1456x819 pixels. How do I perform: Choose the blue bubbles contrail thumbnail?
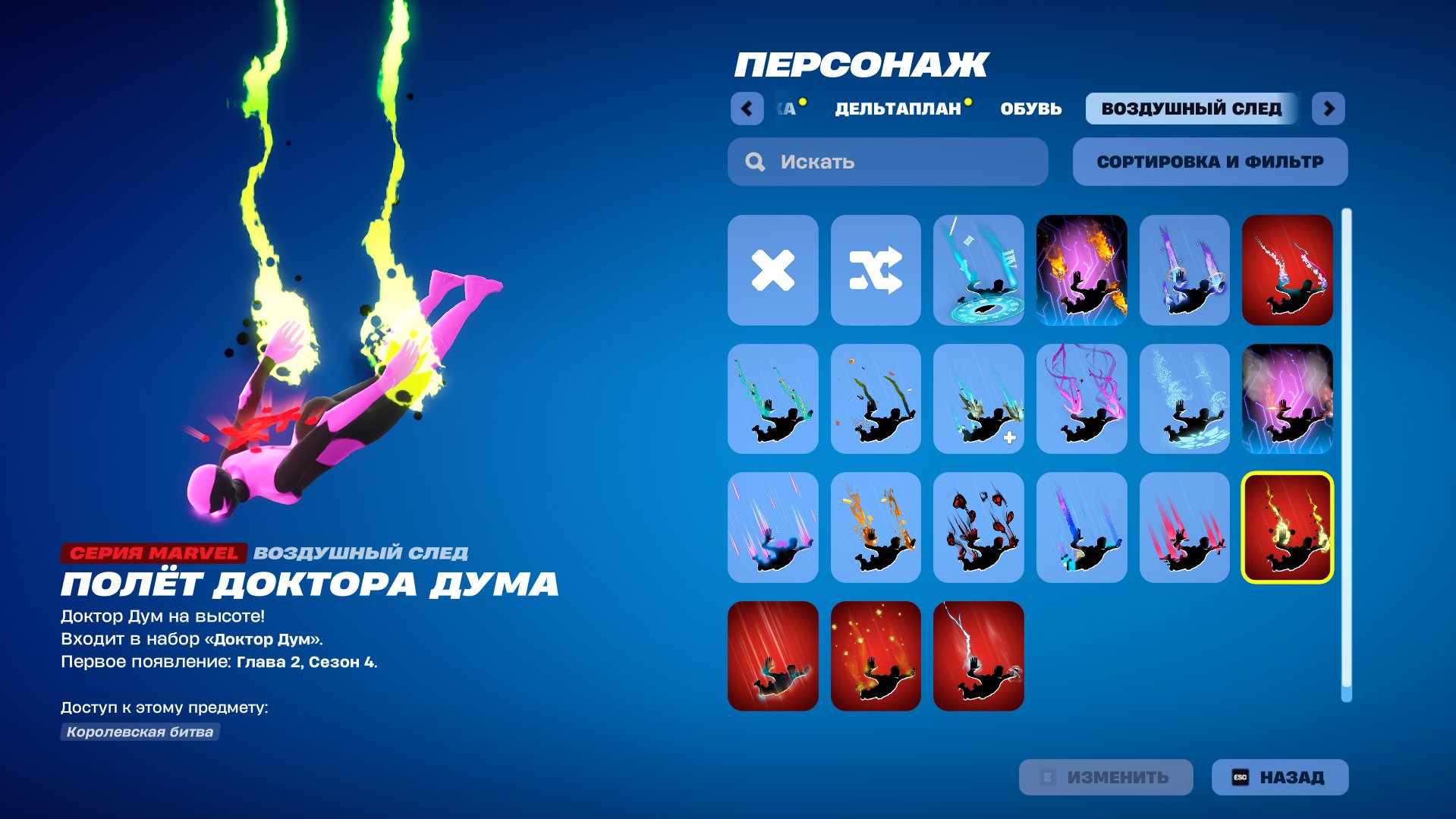click(x=1184, y=398)
